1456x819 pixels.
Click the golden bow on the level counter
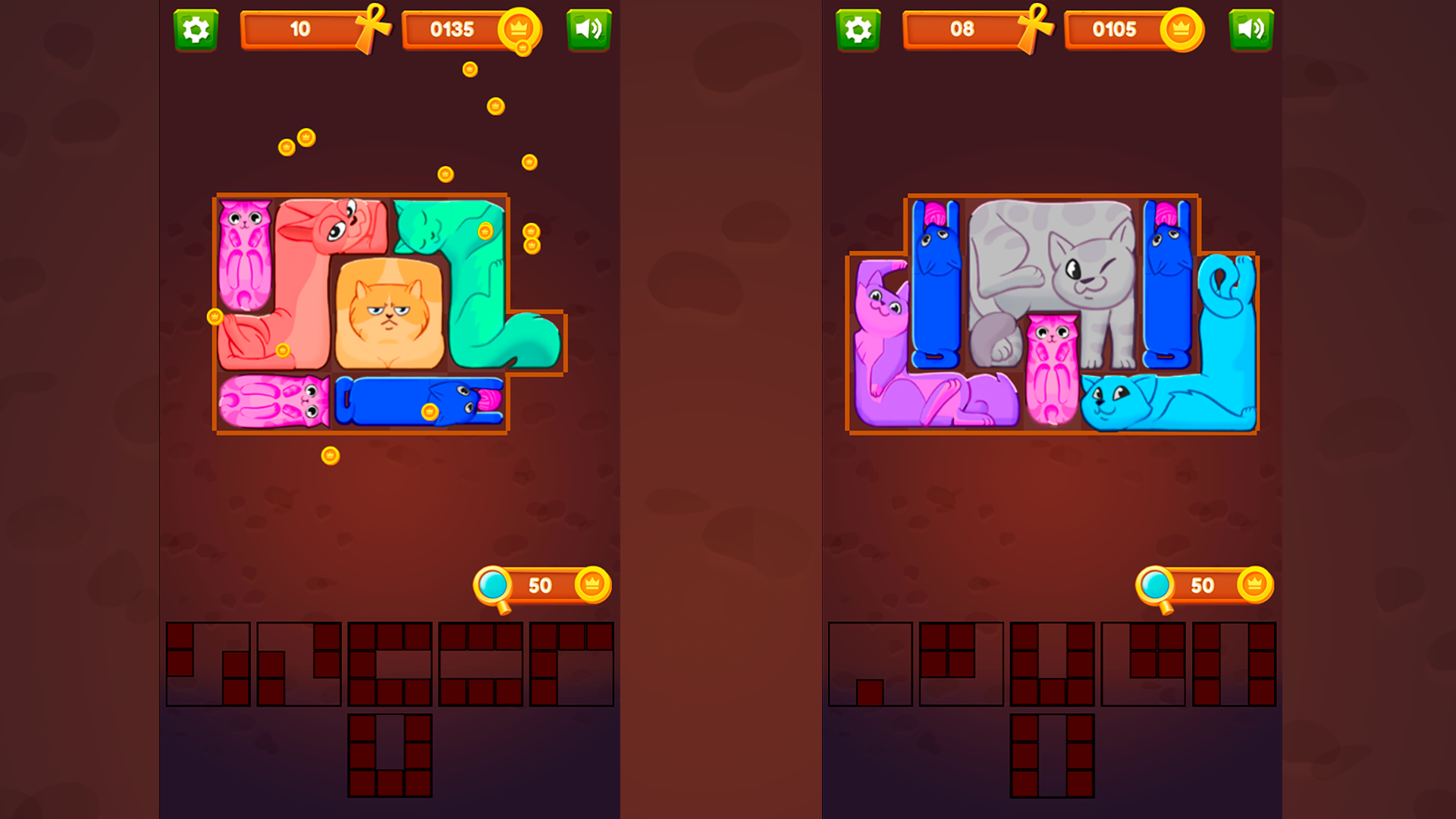tap(372, 23)
